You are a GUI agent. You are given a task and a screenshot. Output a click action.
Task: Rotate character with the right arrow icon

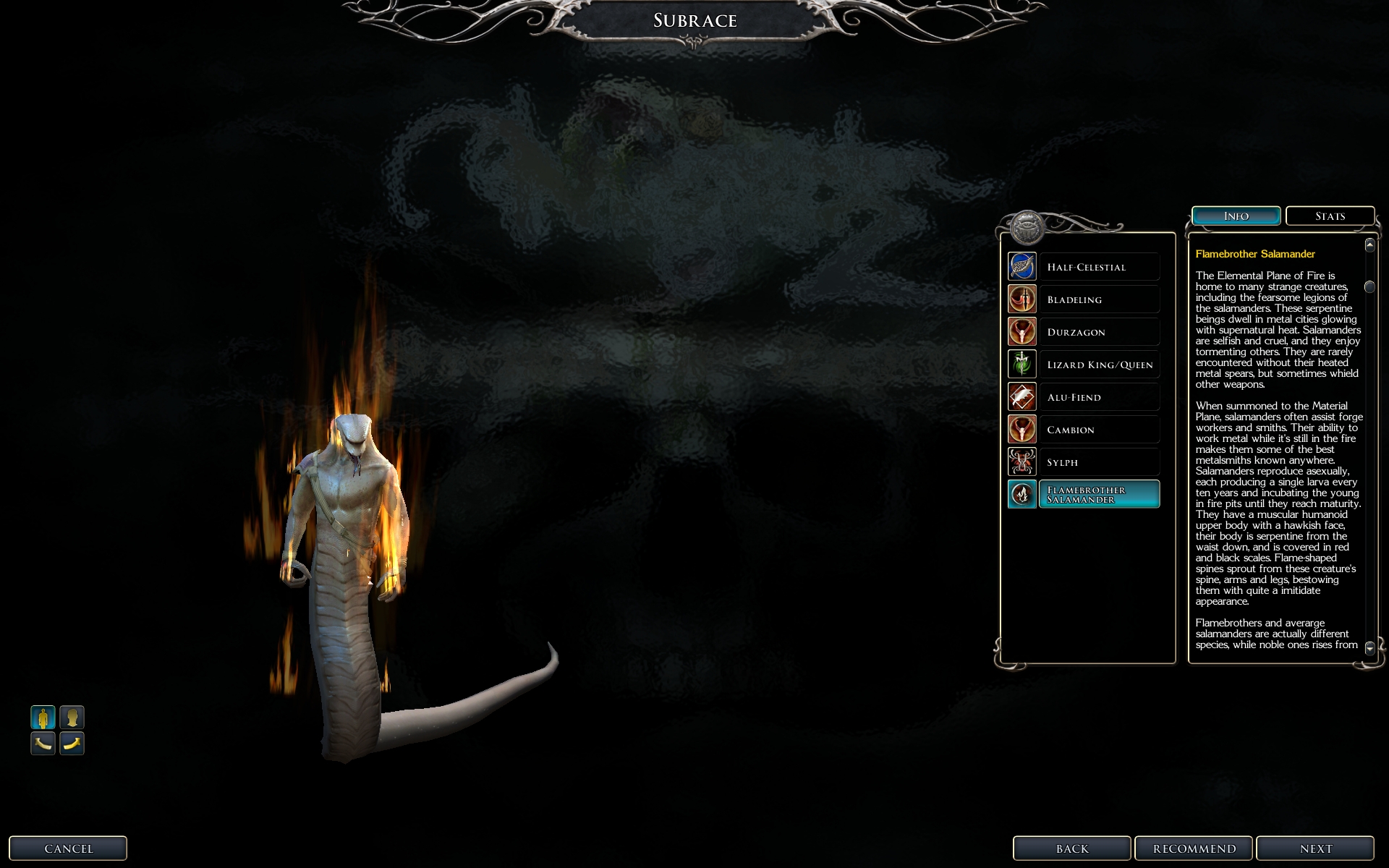click(x=72, y=743)
